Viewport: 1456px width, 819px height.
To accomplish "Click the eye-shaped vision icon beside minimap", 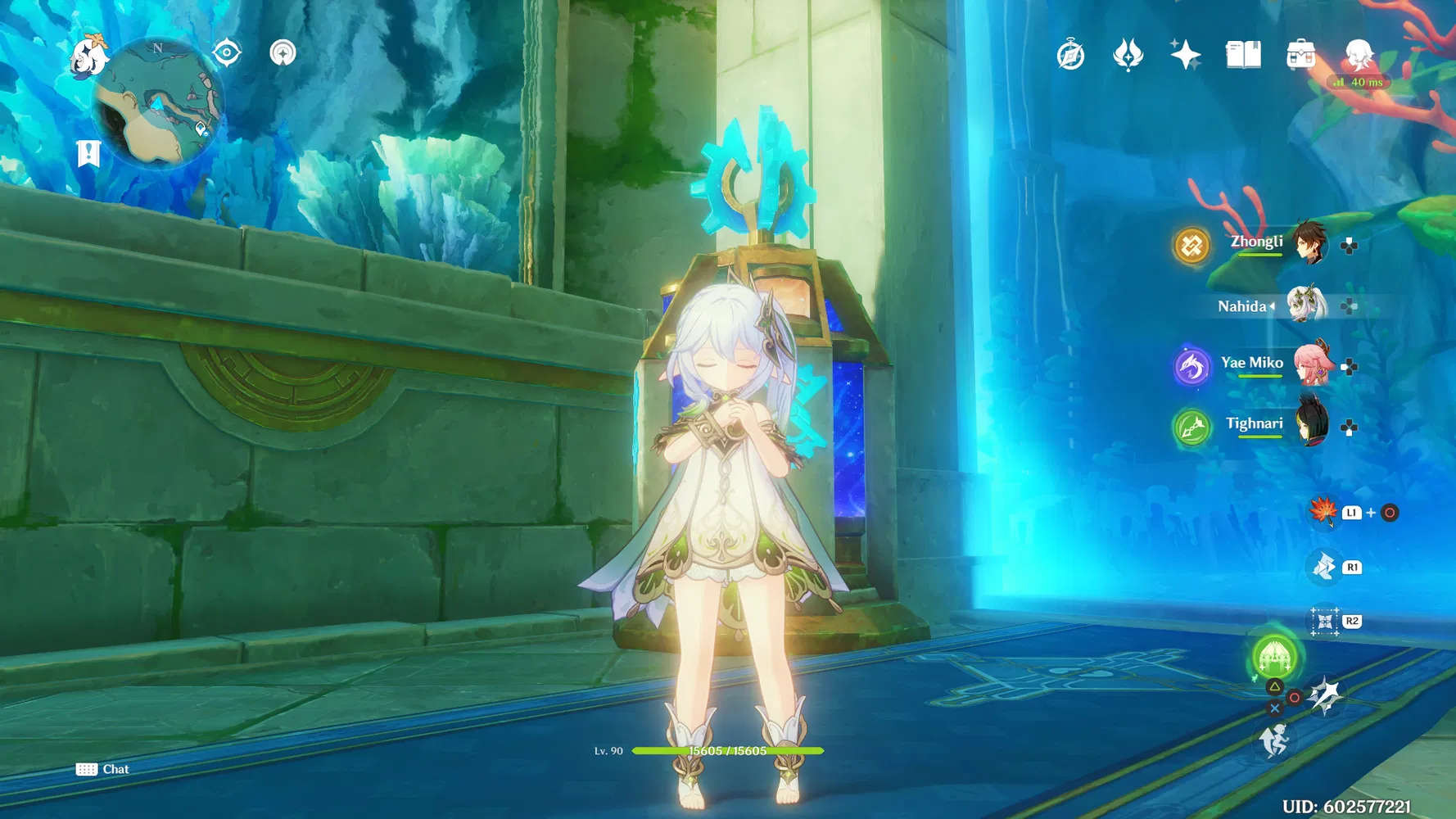I will coord(227,52).
